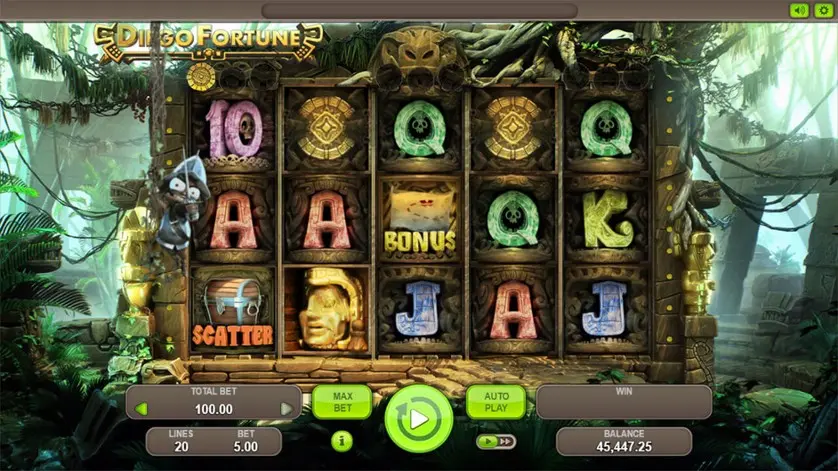
Task: Mute sound with the speaker button
Action: (798, 10)
